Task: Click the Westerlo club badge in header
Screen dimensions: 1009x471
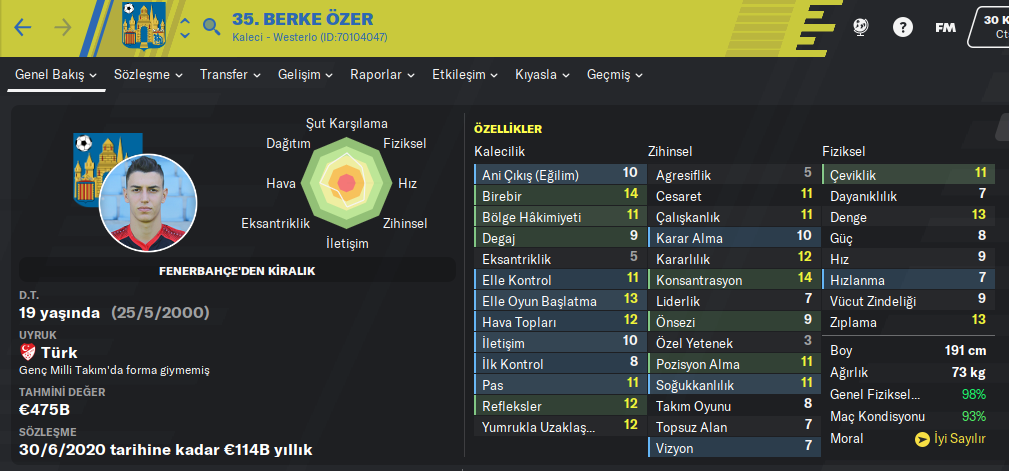Action: click(142, 25)
